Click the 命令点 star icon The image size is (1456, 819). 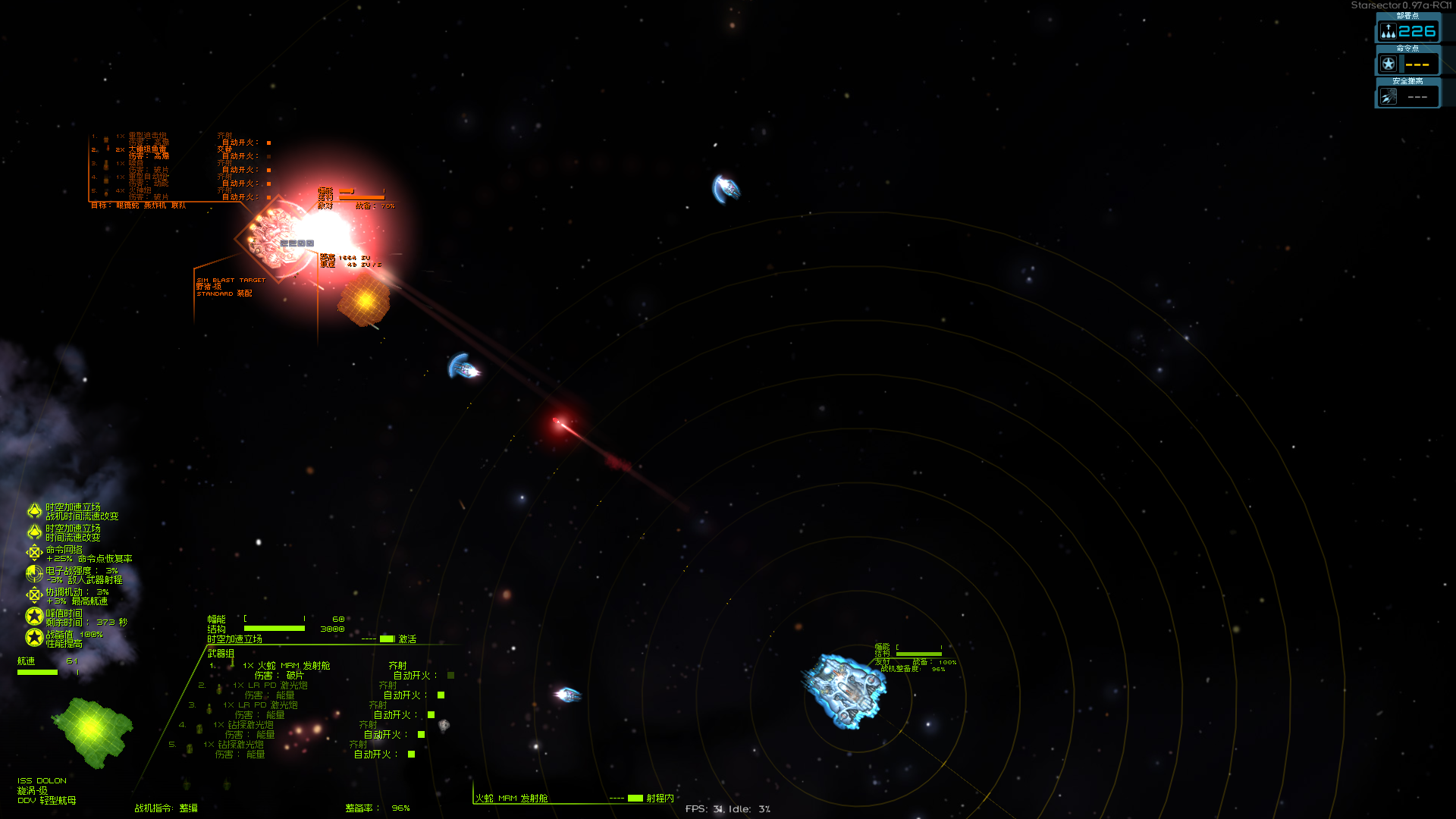(1388, 64)
